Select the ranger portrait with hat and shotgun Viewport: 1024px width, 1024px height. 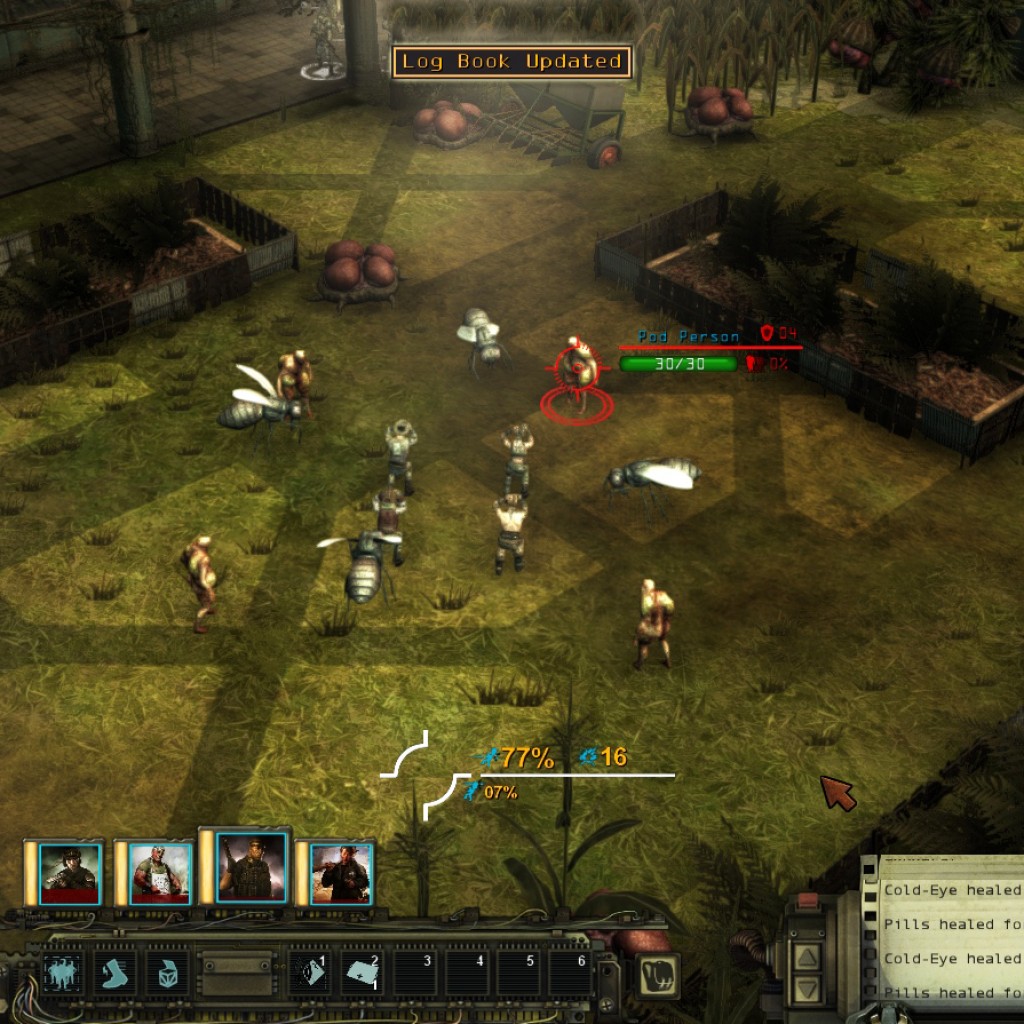coord(340,872)
